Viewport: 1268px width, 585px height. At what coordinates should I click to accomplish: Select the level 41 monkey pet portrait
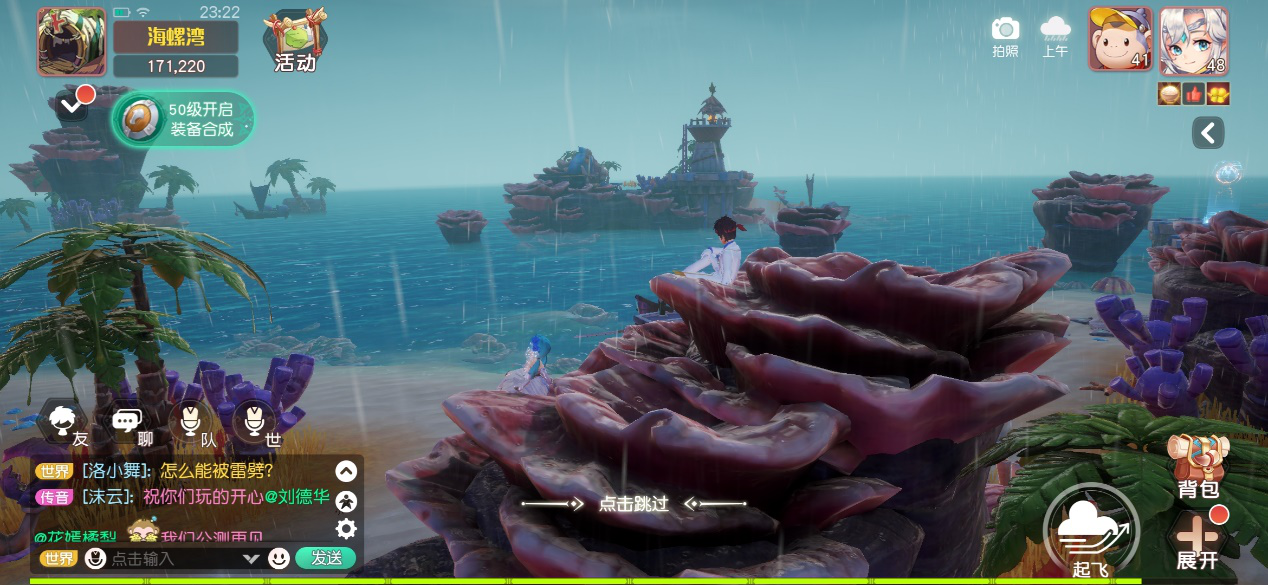tap(1120, 41)
